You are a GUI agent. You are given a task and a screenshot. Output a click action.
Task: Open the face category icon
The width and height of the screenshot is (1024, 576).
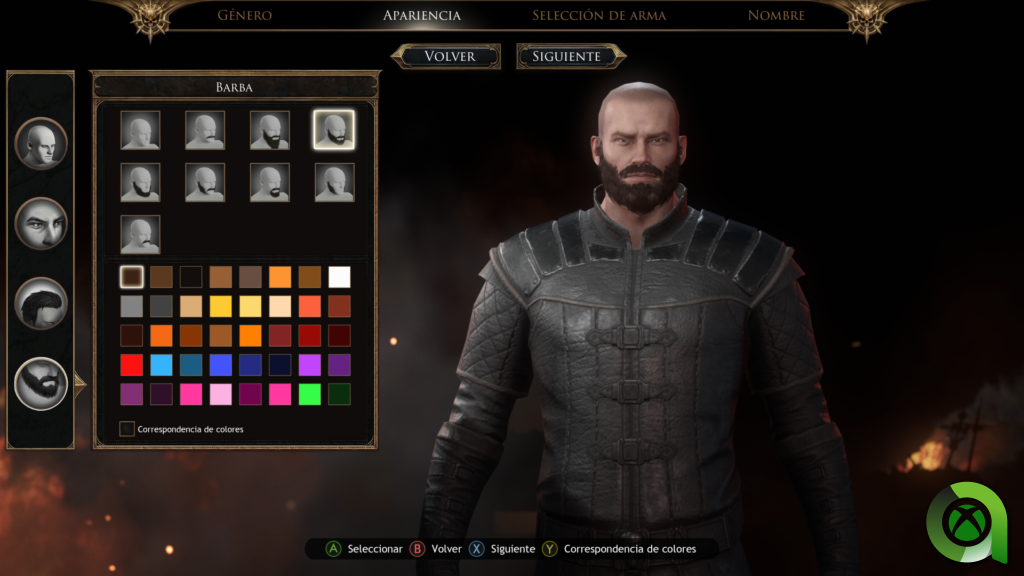pos(41,223)
